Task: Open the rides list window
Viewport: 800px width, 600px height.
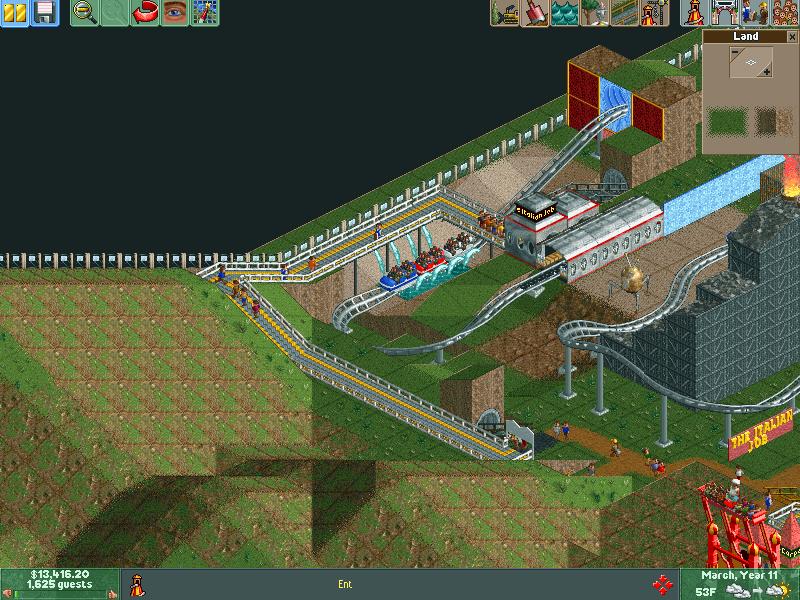Action: coord(693,13)
